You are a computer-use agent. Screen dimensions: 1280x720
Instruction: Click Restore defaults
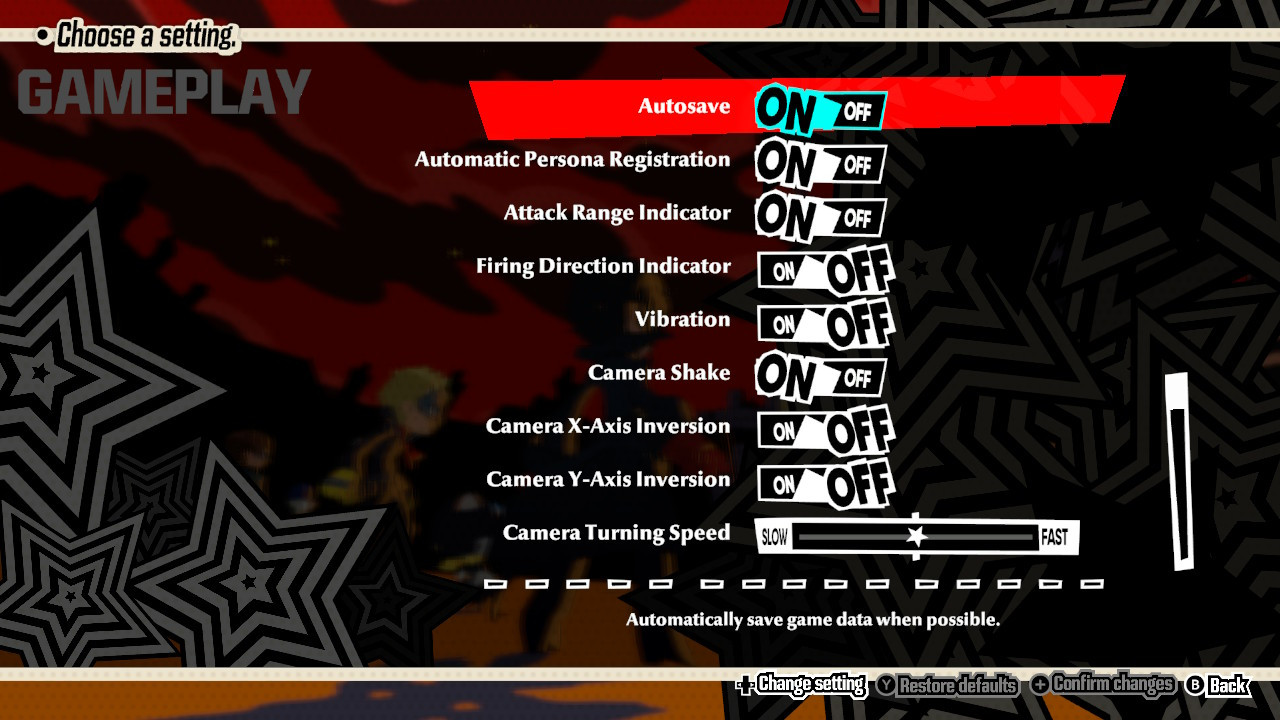(956, 687)
